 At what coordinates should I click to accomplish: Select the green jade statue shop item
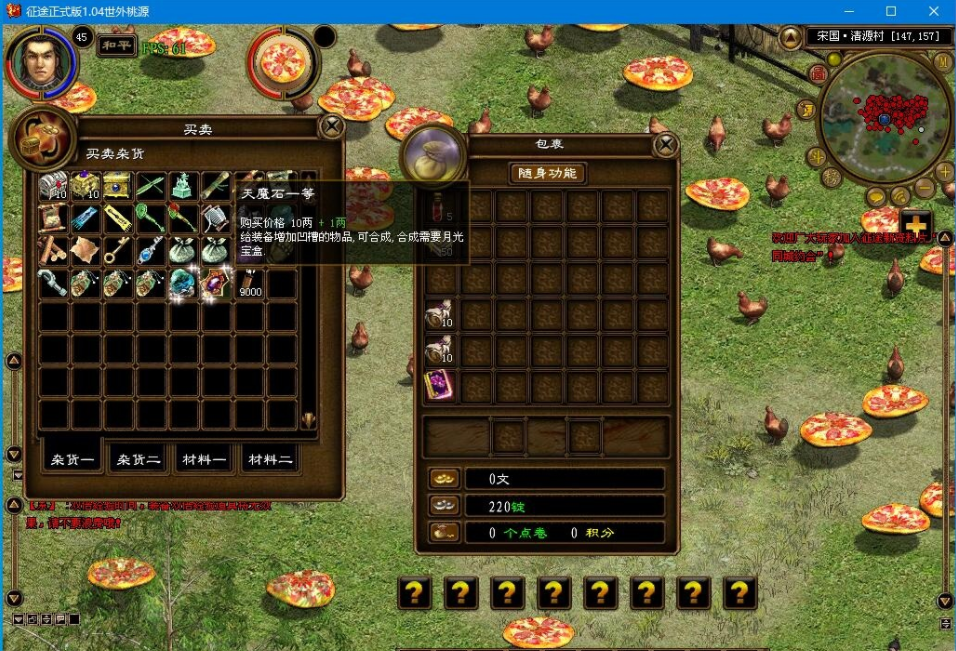(x=182, y=186)
